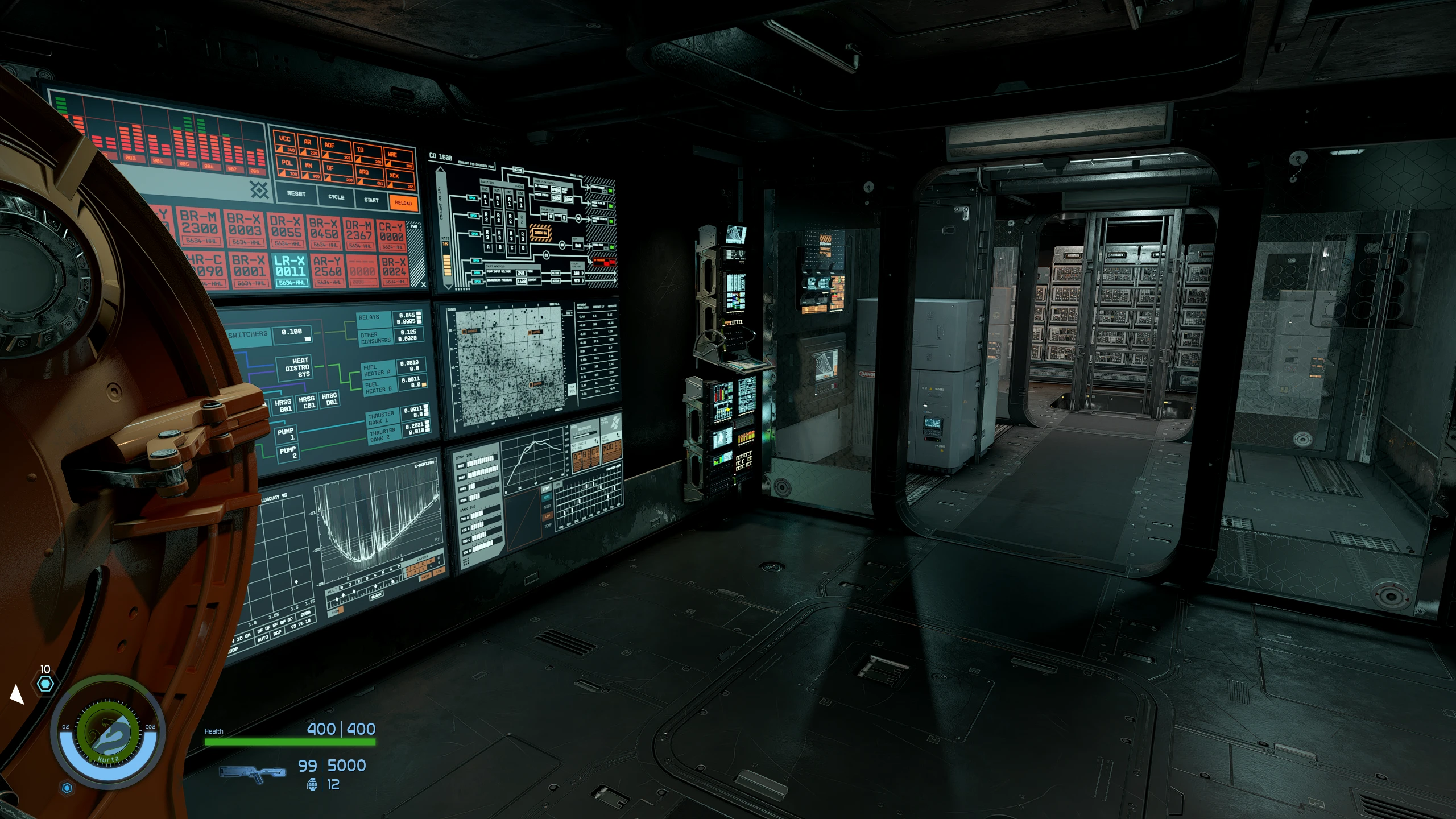This screenshot has height=819, width=1456.
Task: Click the hexagon marker labeled 10
Action: click(x=45, y=683)
